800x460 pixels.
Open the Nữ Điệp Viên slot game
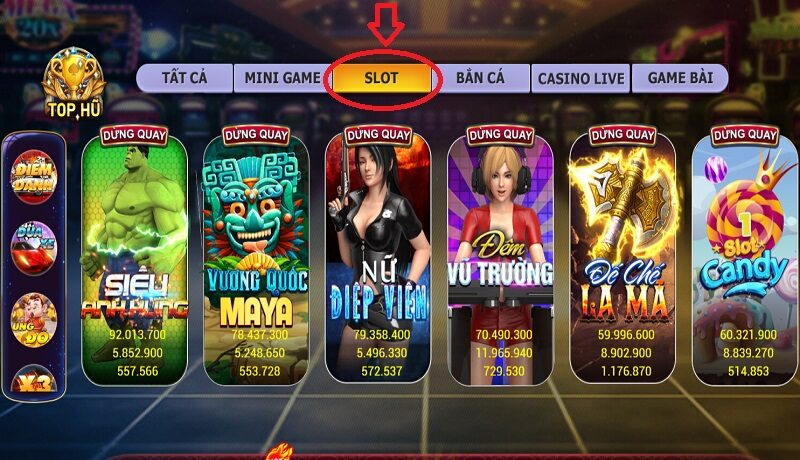coord(378,255)
